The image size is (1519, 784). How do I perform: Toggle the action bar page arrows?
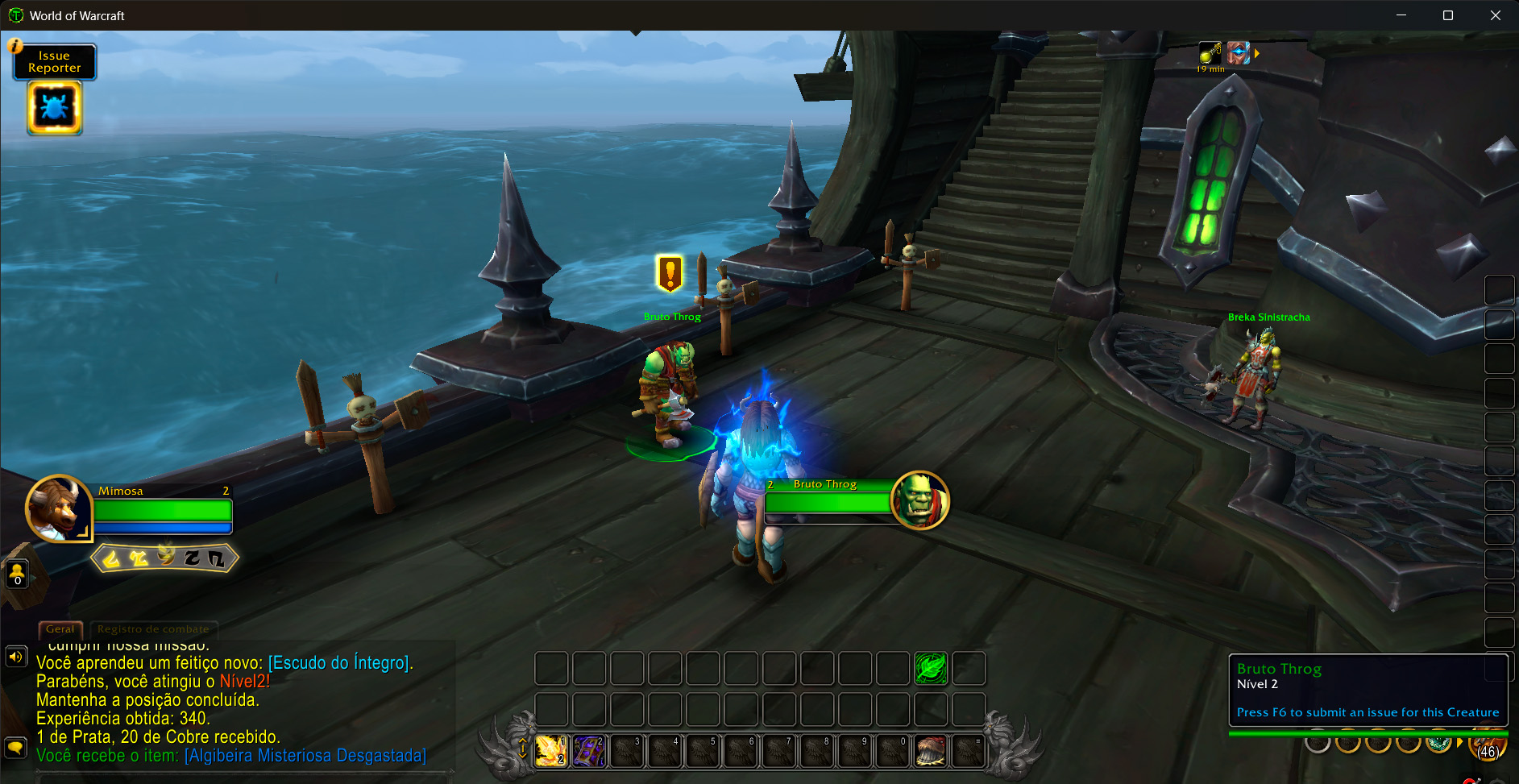pos(522,749)
